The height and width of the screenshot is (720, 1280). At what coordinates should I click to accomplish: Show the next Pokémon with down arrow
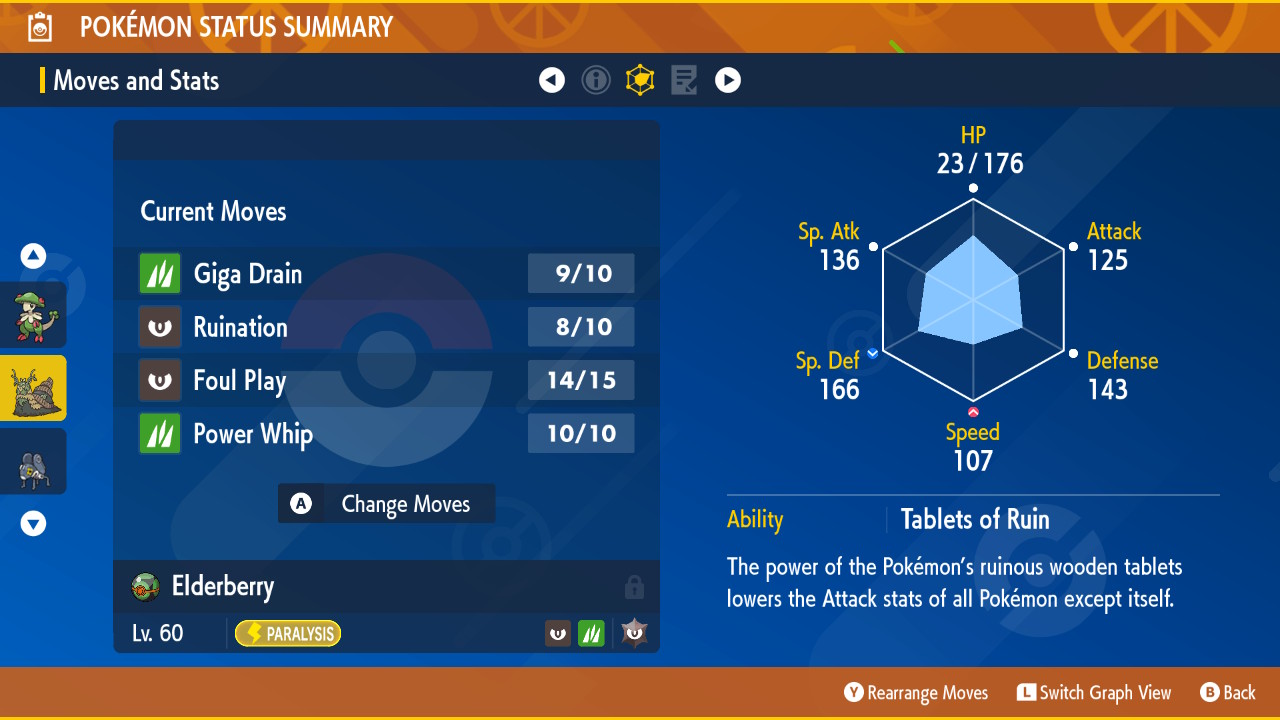click(x=34, y=523)
